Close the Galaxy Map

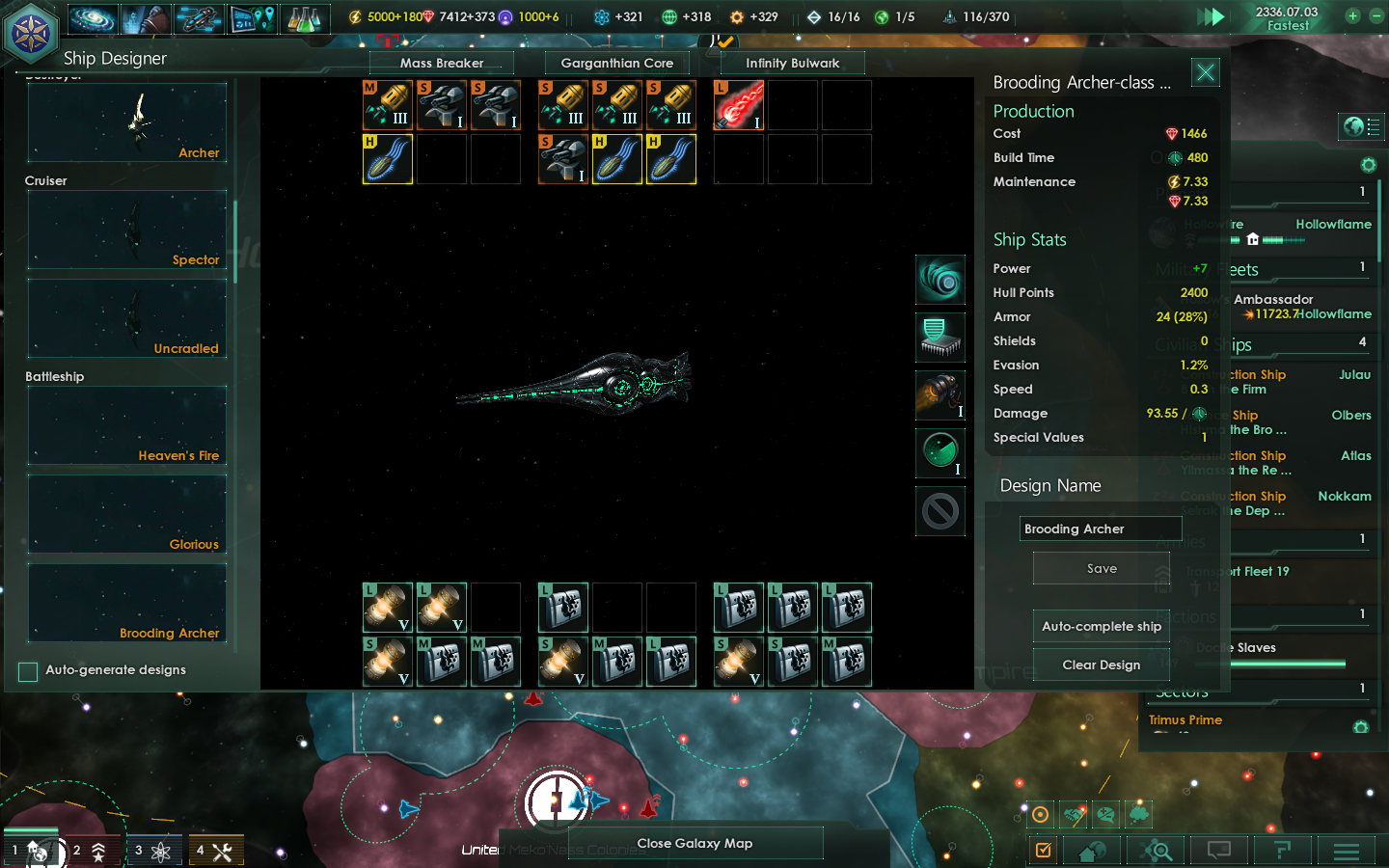[x=694, y=844]
